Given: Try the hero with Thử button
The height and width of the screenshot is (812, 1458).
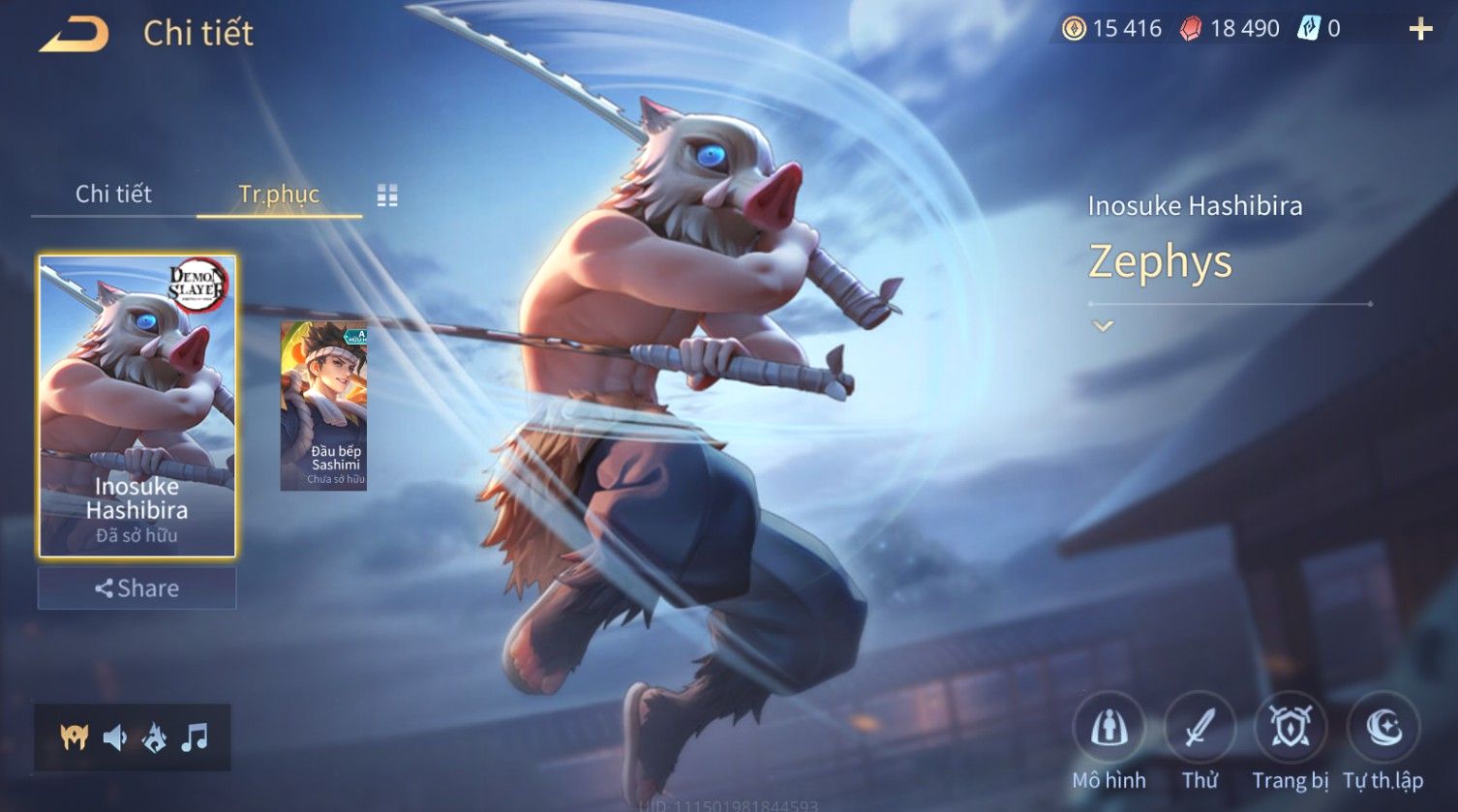Looking at the screenshot, I should 1200,729.
